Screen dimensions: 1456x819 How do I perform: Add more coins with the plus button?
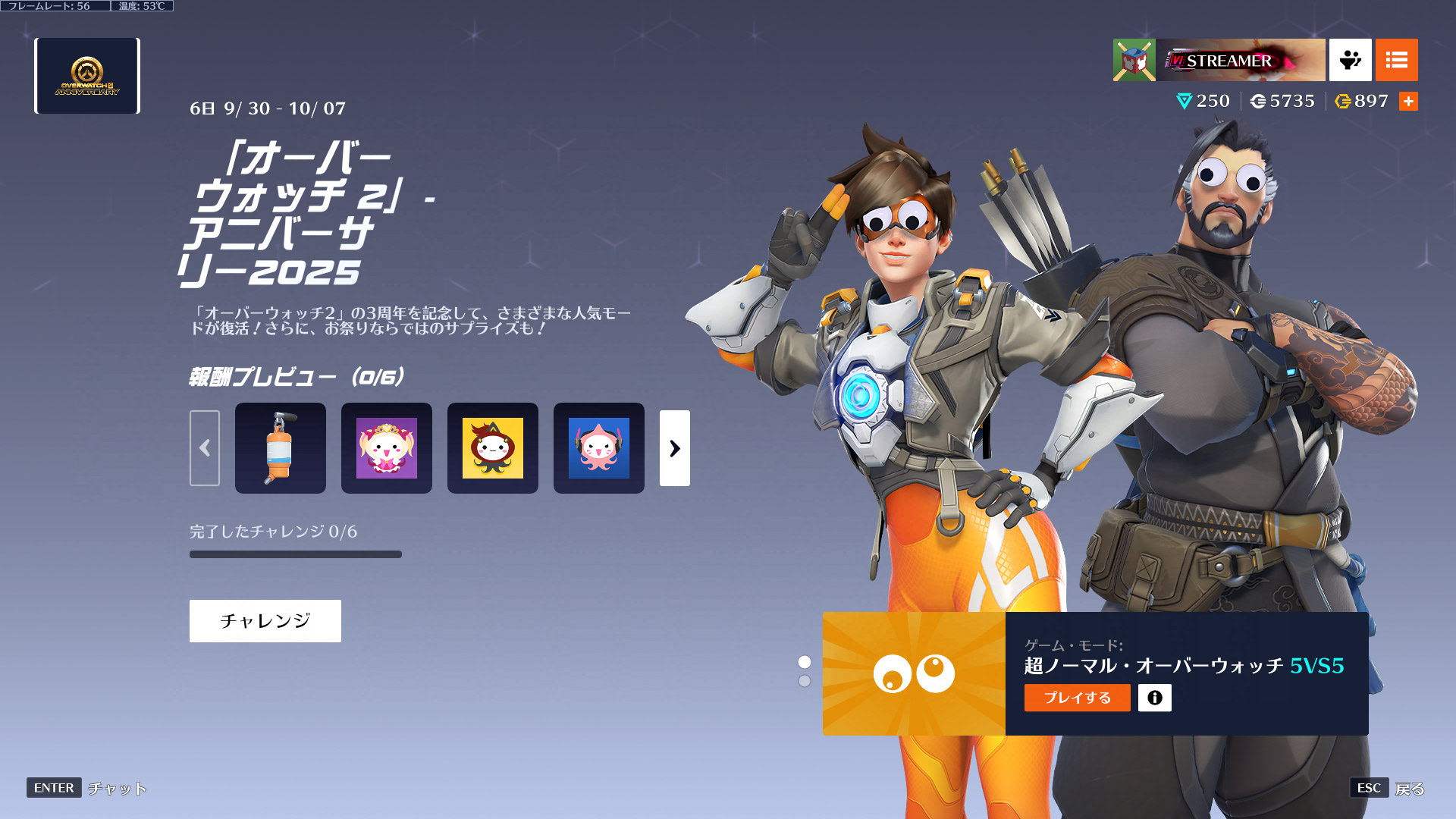click(1408, 102)
